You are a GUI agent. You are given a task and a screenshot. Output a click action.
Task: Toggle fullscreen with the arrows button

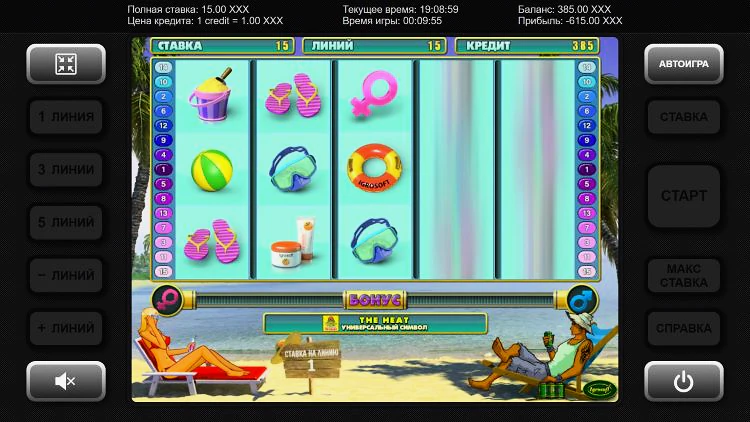66,63
